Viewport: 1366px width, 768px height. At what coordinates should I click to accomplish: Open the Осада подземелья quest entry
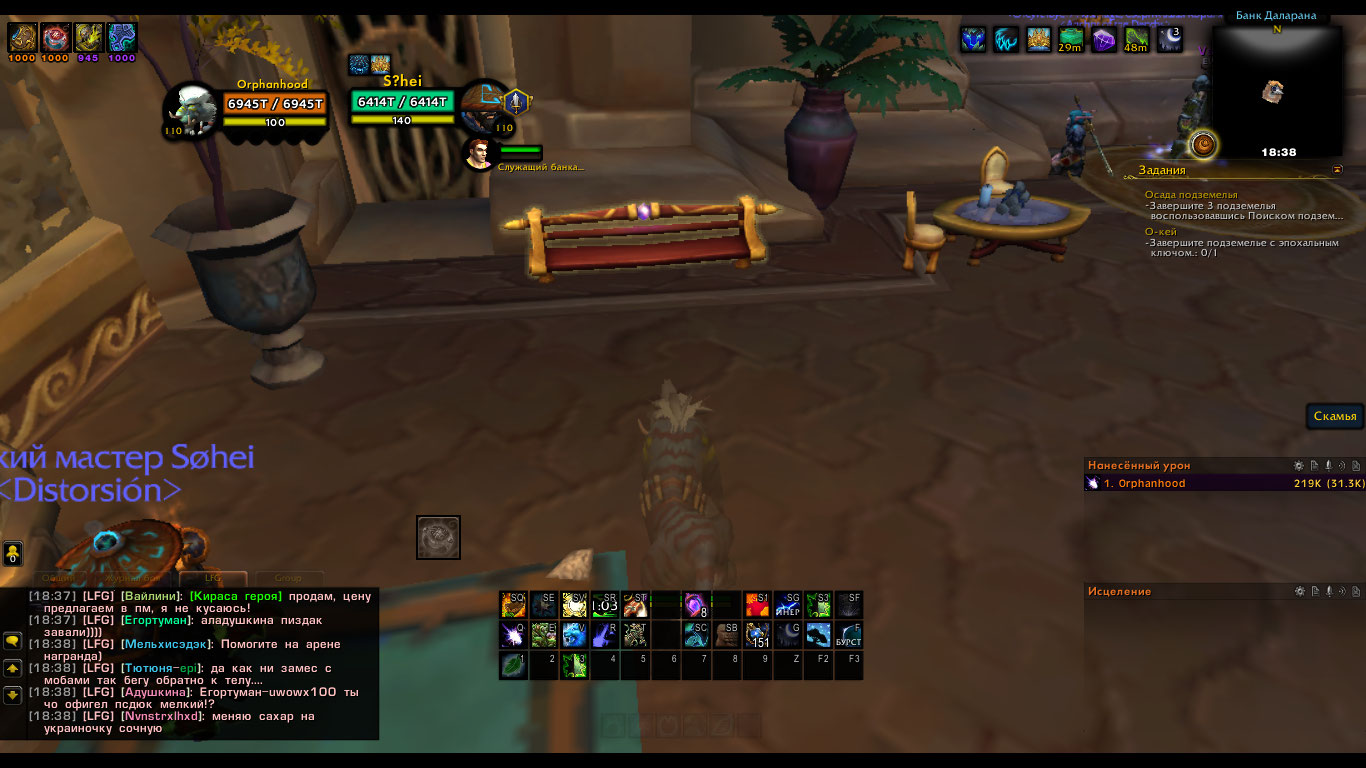(1191, 194)
